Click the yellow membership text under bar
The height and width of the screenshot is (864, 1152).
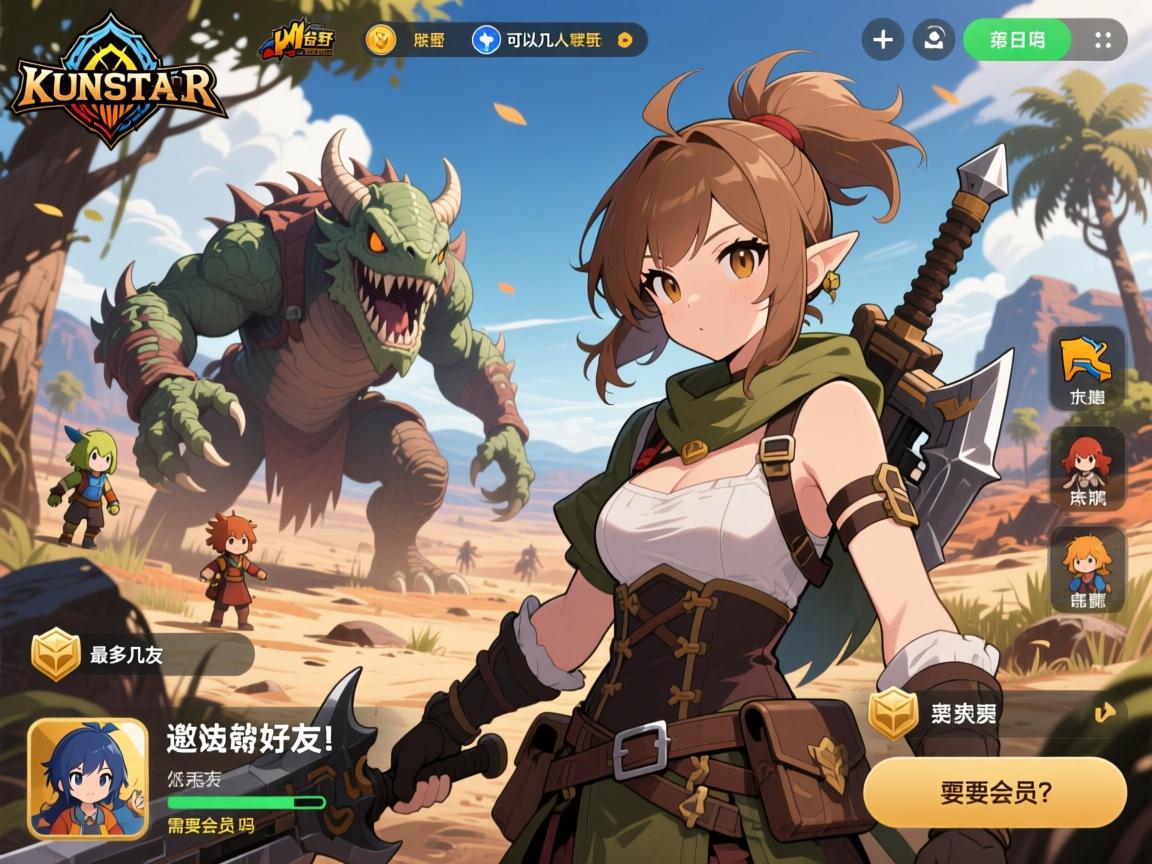tap(210, 826)
